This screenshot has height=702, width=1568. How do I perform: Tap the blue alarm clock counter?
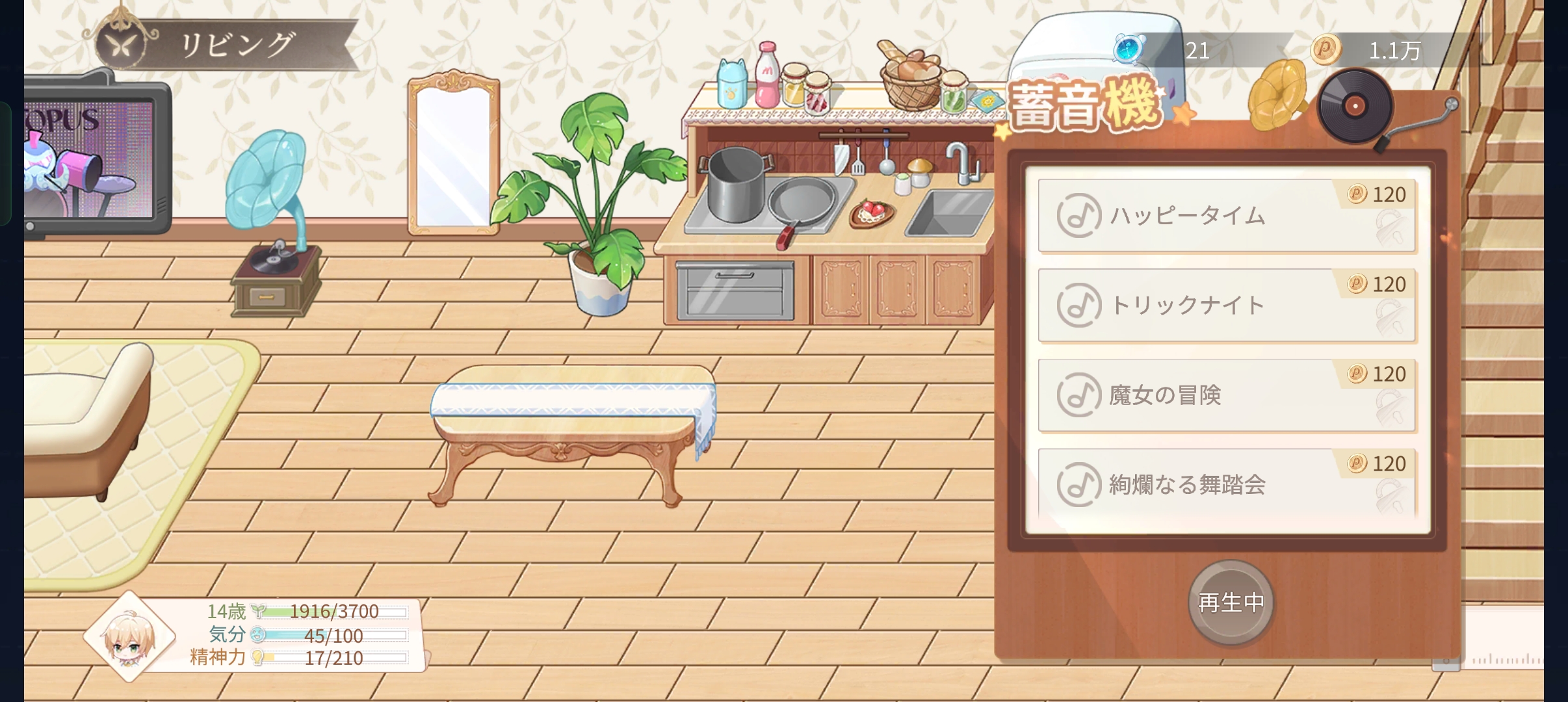click(x=1170, y=50)
